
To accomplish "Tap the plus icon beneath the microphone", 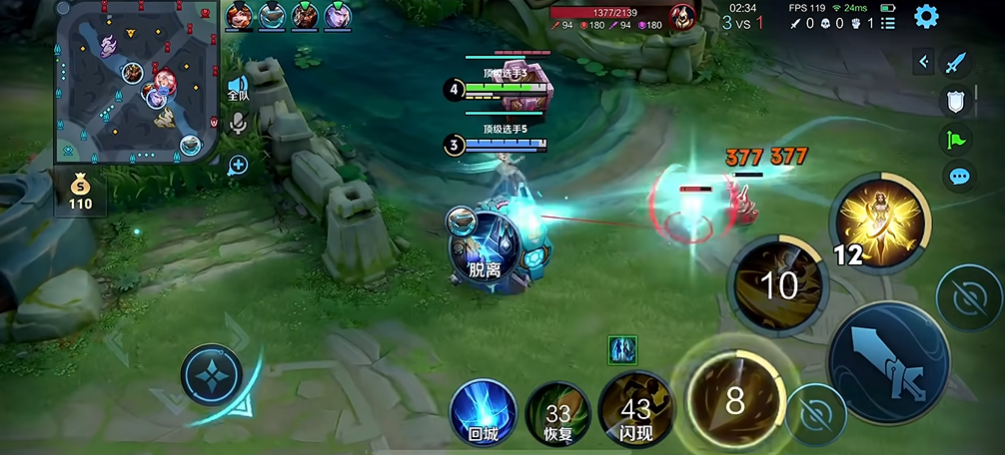I will [x=238, y=165].
